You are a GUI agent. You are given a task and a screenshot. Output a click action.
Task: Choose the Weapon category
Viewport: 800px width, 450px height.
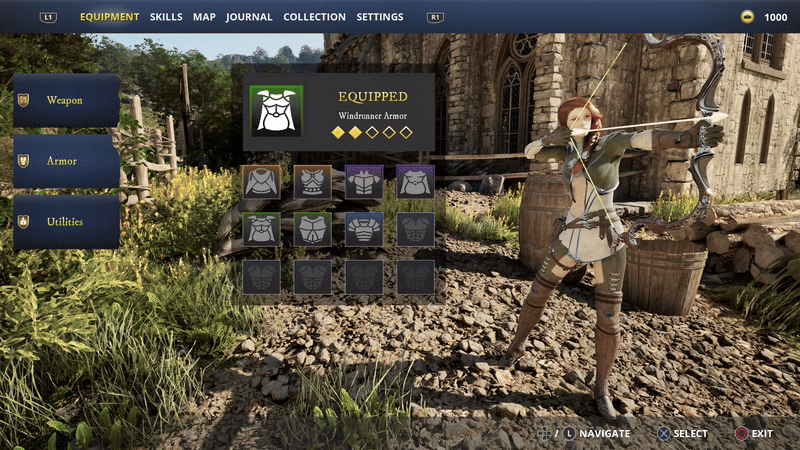click(66, 100)
